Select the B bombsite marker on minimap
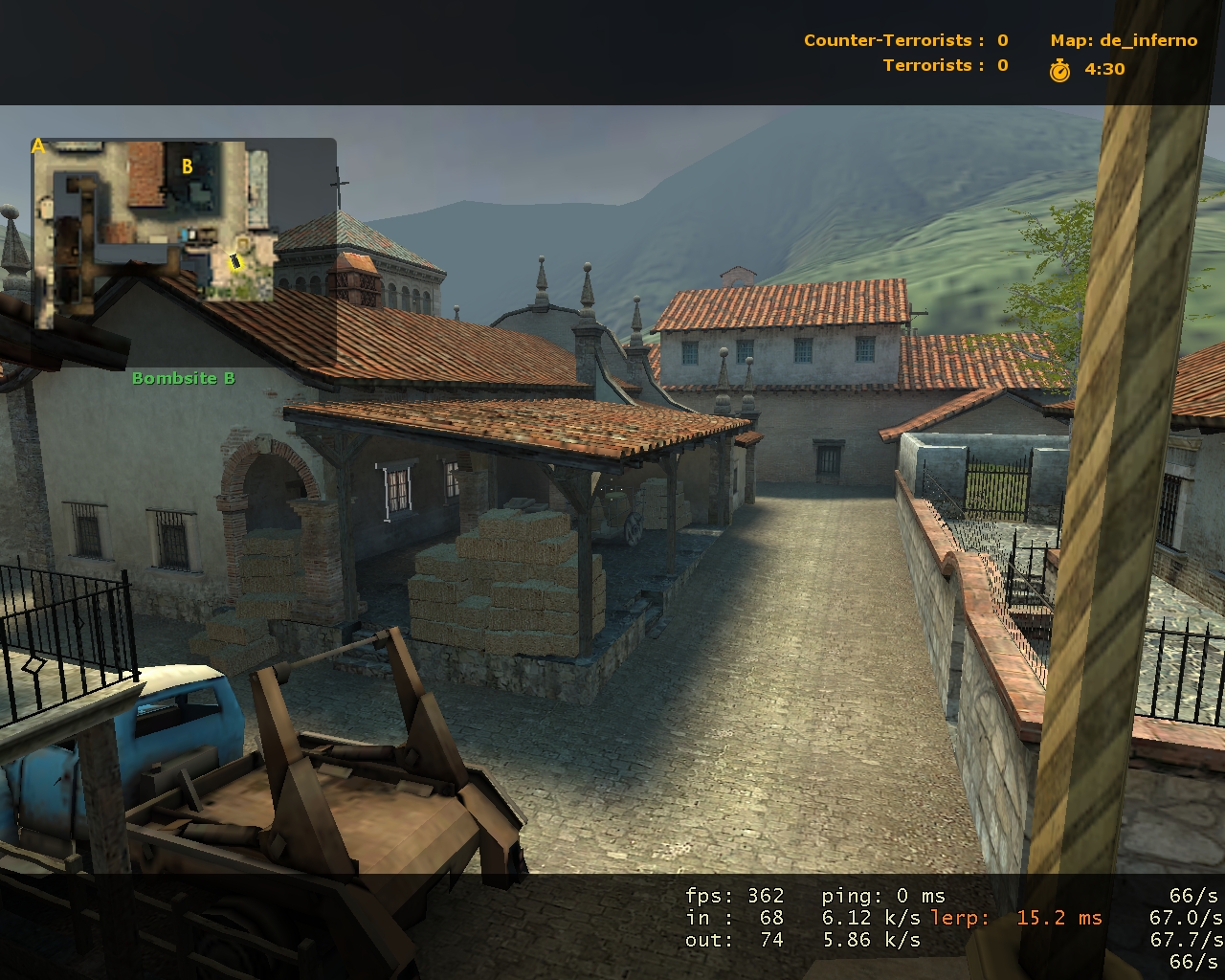 click(188, 167)
